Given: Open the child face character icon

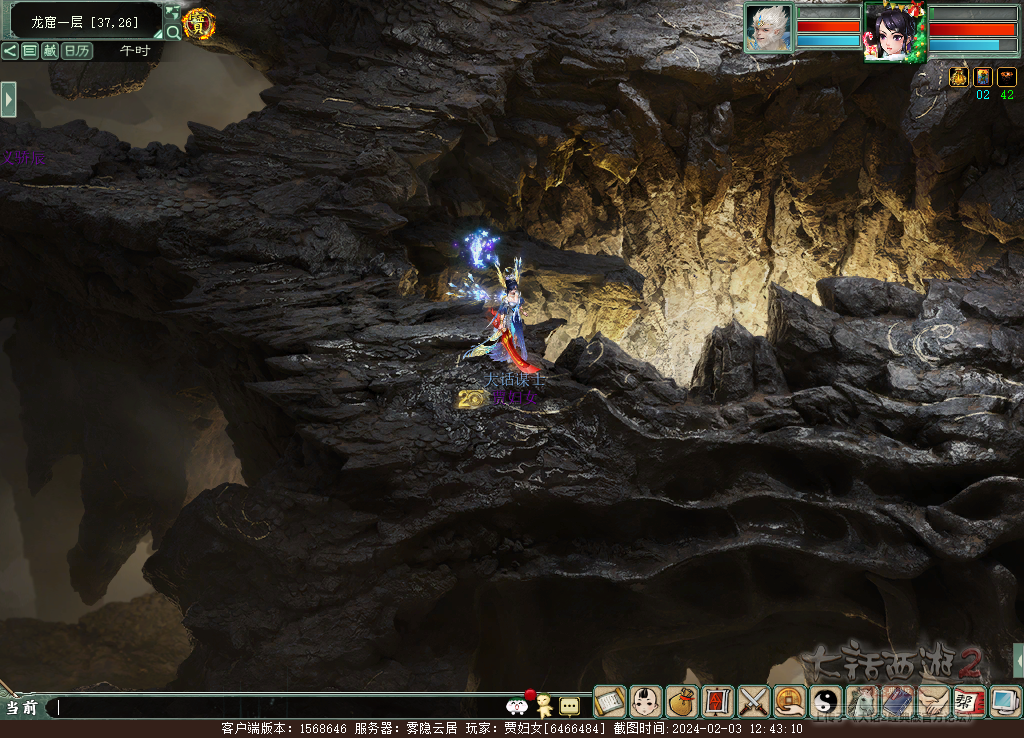Looking at the screenshot, I should [x=646, y=701].
